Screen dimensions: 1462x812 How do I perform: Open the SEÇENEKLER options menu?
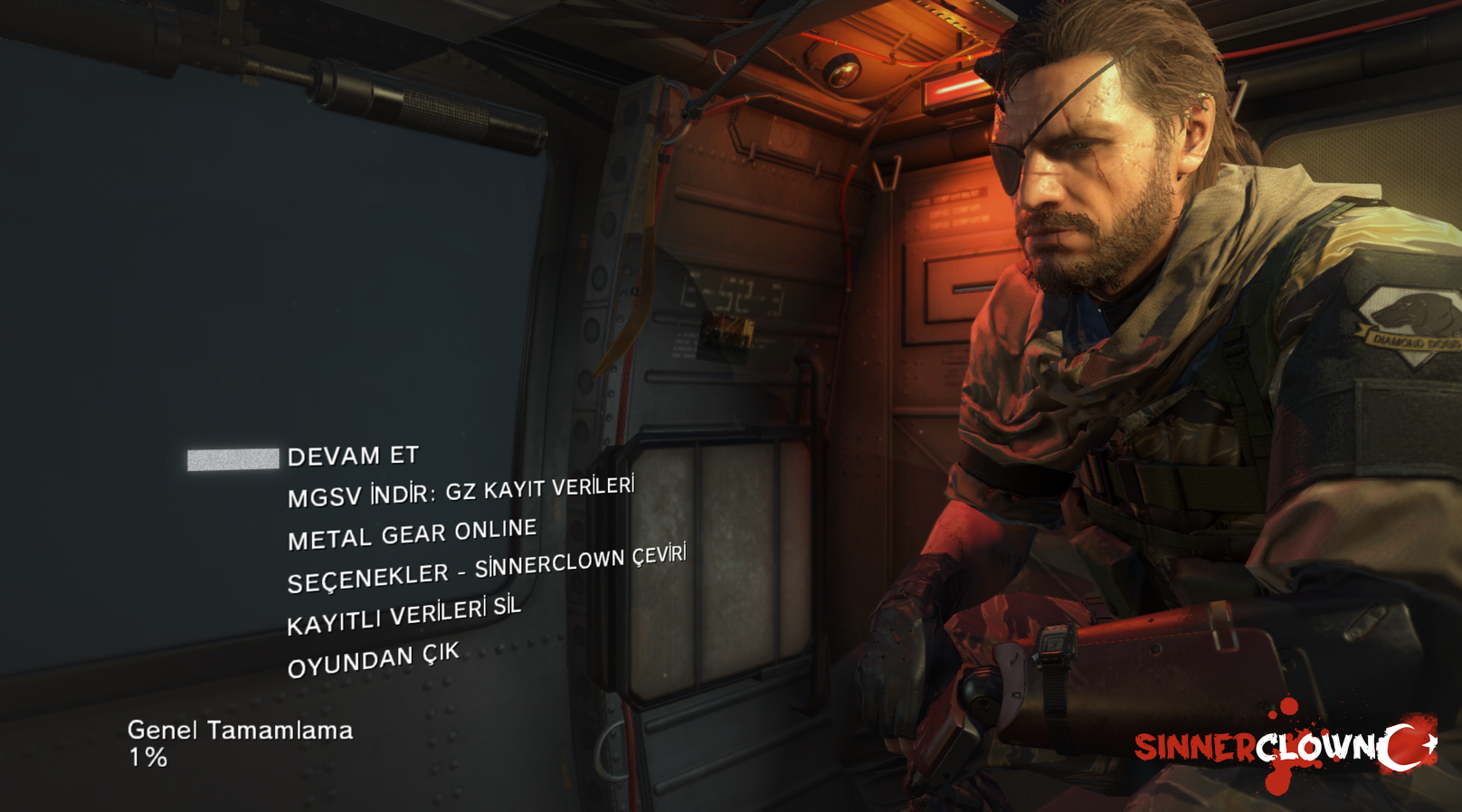click(x=486, y=569)
